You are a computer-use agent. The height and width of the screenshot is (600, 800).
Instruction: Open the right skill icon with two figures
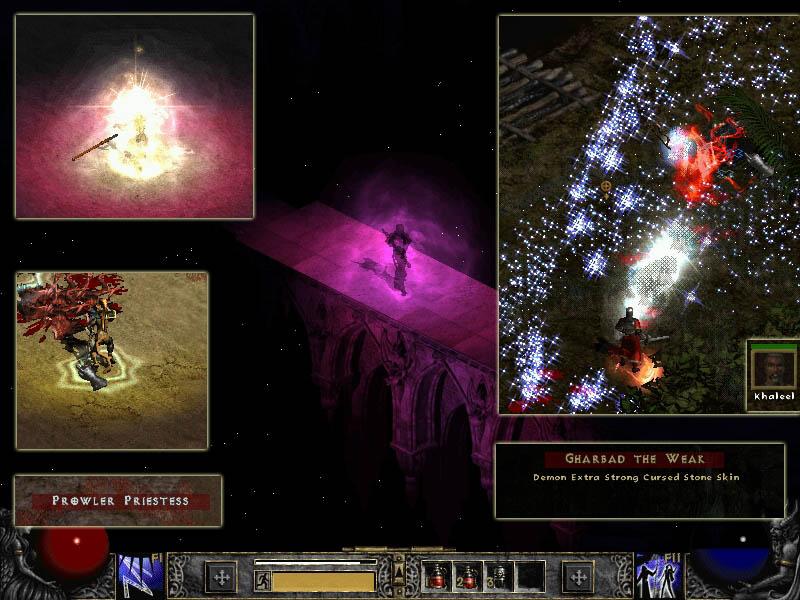click(653, 576)
